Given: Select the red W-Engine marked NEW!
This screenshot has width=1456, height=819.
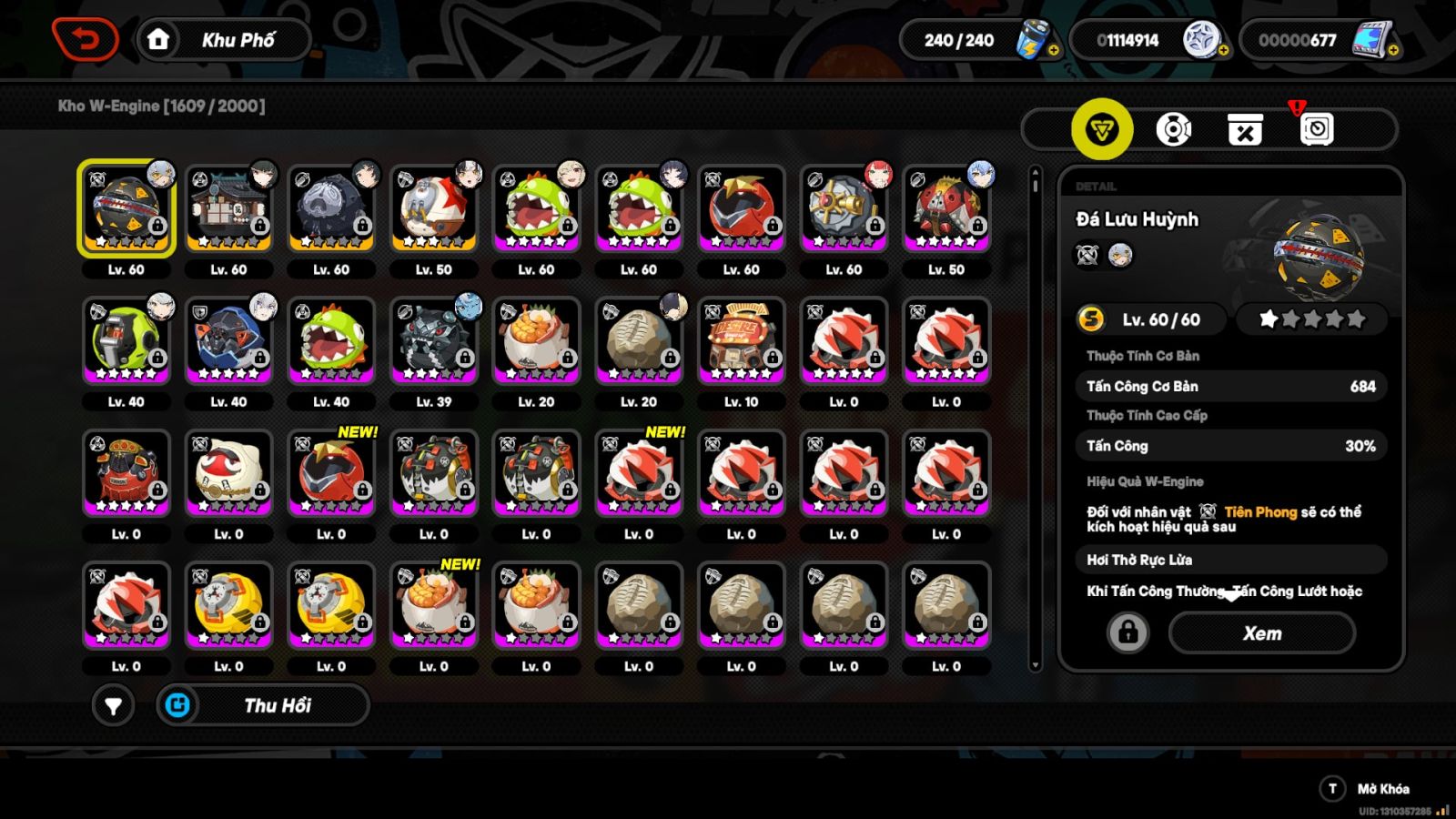Looking at the screenshot, I should (x=331, y=473).
